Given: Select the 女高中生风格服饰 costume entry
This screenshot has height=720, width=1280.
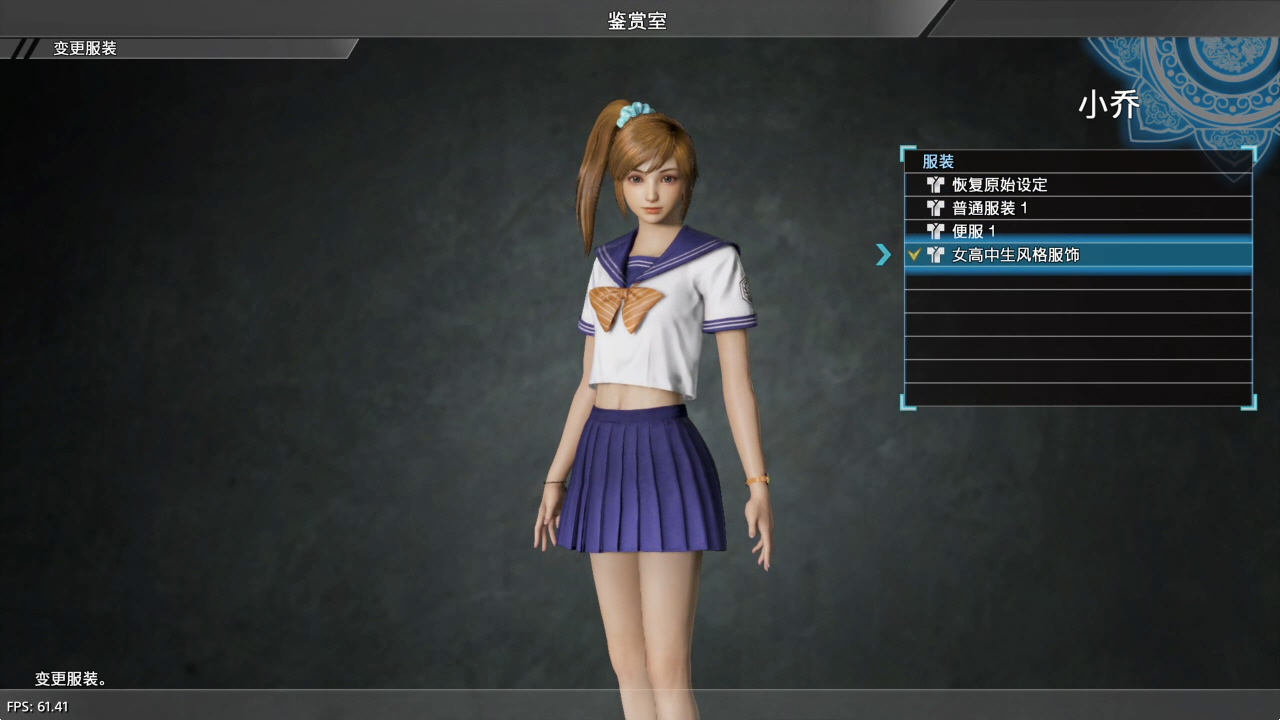Looking at the screenshot, I should (1015, 255).
